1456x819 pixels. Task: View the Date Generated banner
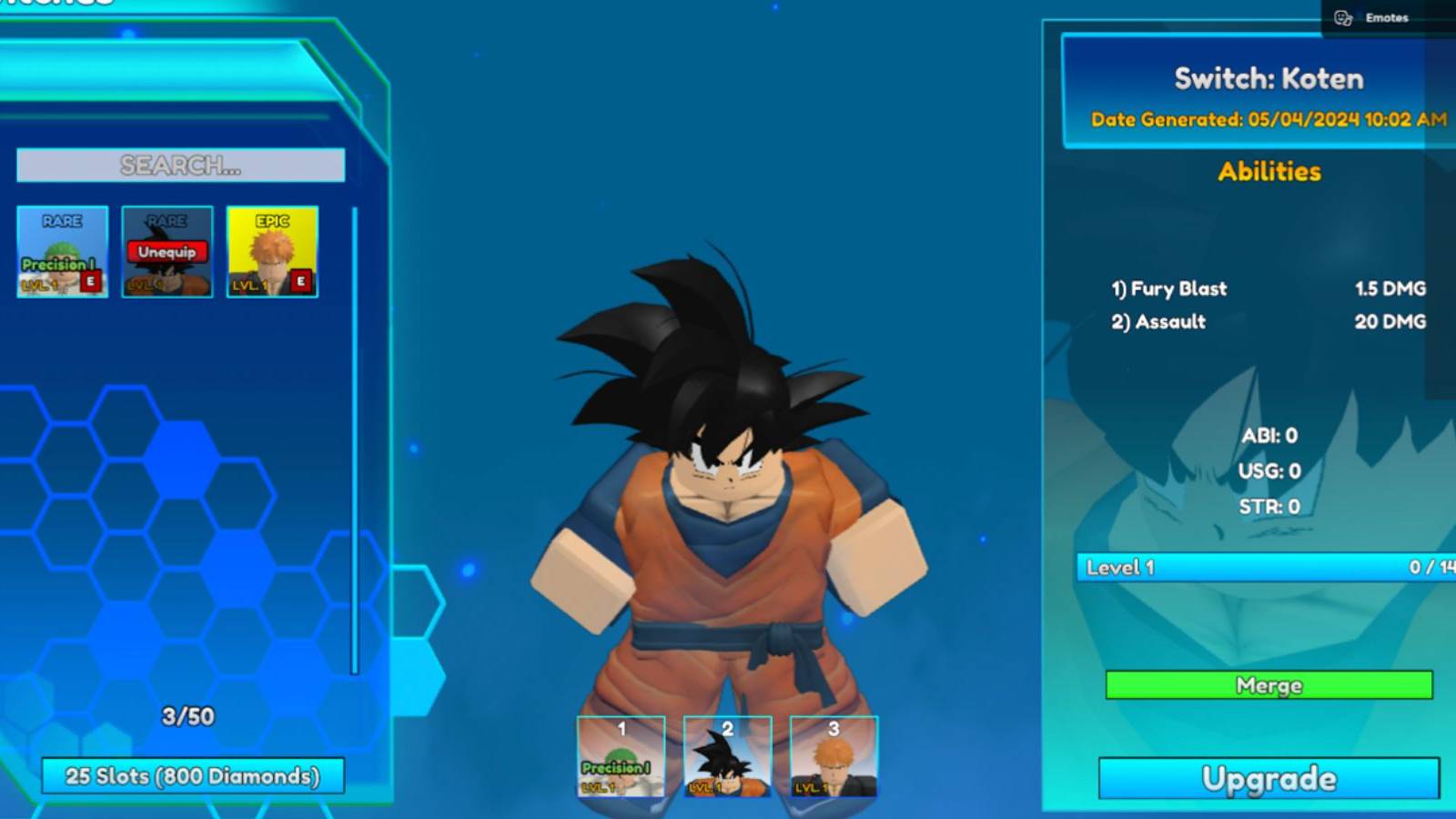(x=1269, y=119)
